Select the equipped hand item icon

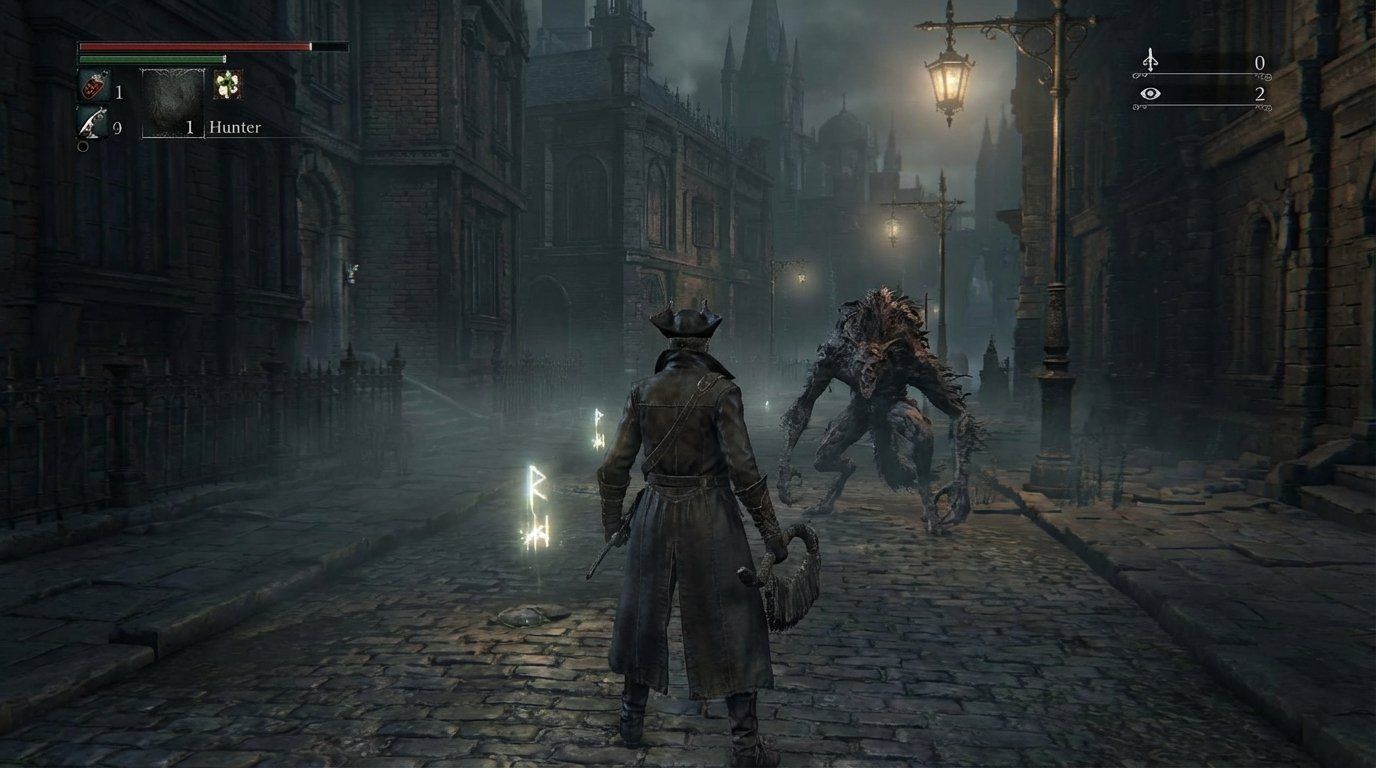point(171,105)
